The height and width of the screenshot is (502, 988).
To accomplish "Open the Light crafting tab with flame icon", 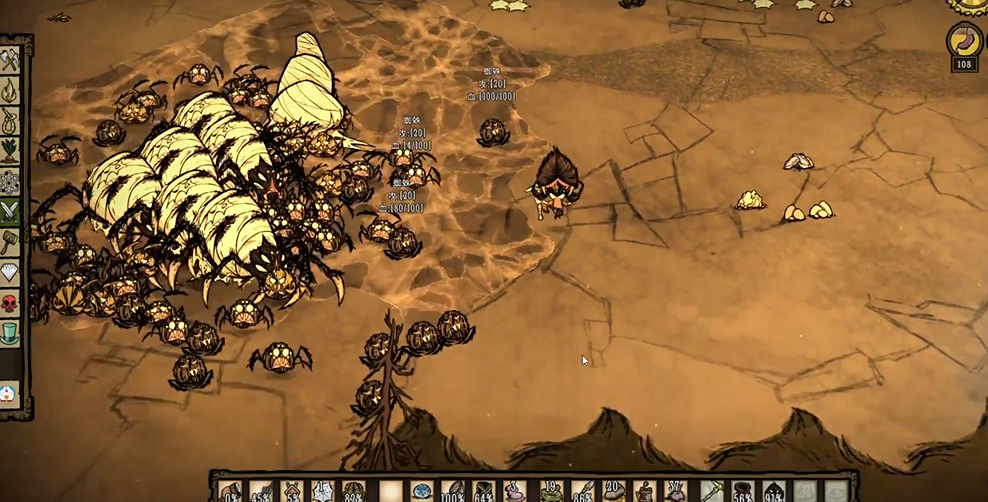I will pos(10,91).
